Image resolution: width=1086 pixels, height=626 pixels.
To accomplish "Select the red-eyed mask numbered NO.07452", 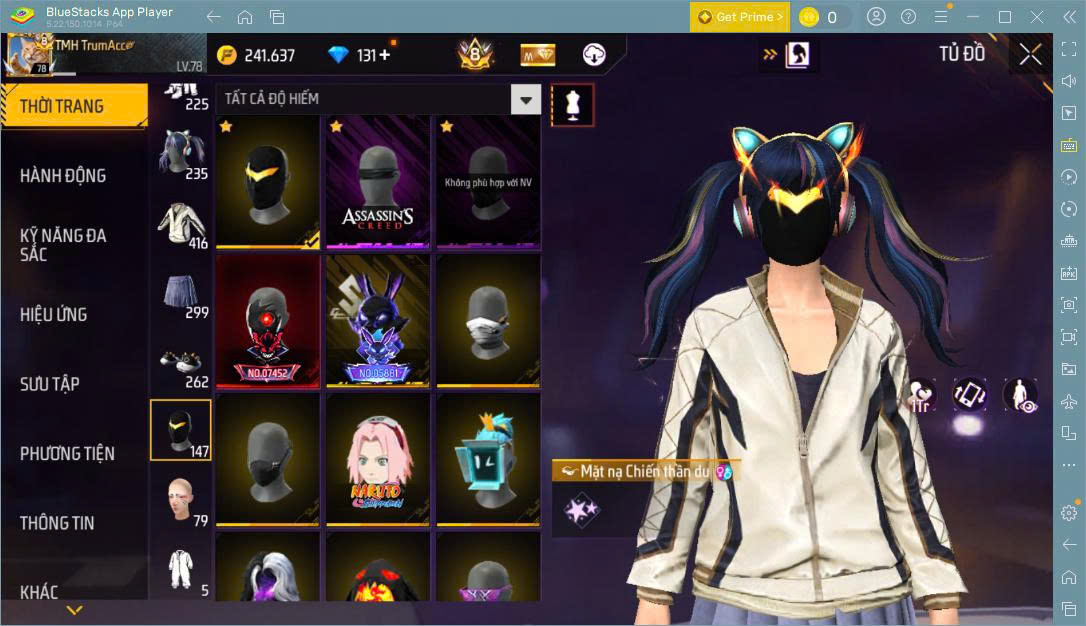I will (268, 321).
